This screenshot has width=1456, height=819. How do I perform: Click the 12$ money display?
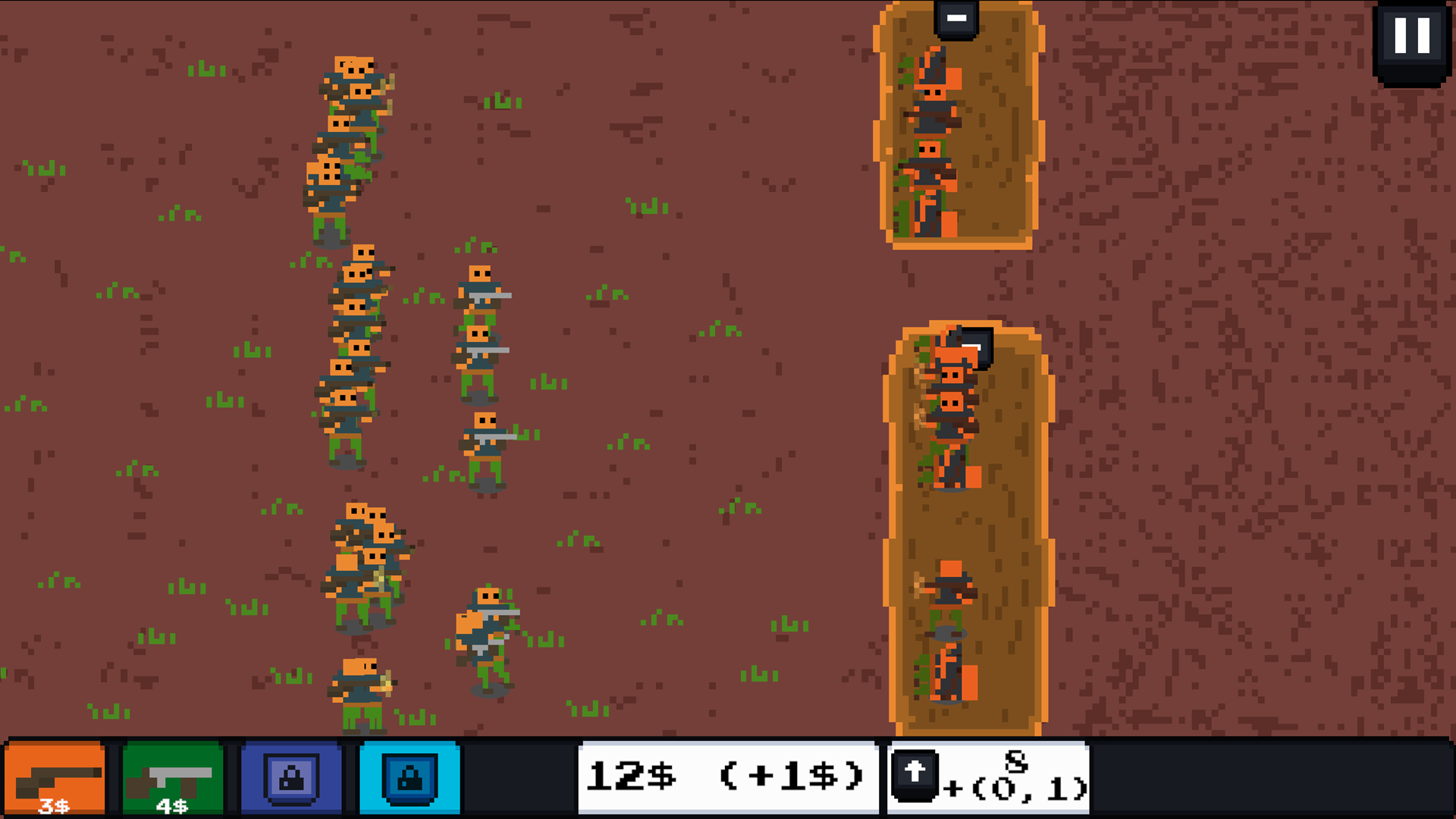coord(631,774)
